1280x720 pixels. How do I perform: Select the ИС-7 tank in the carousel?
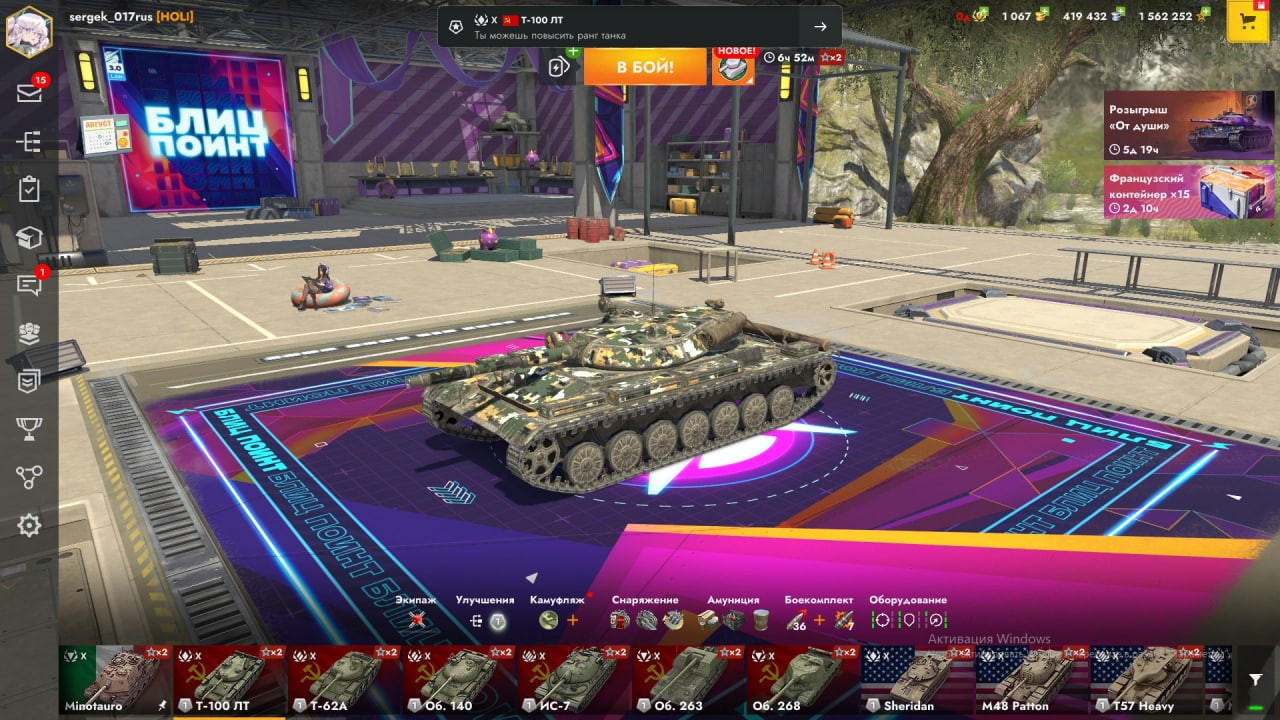coord(573,680)
